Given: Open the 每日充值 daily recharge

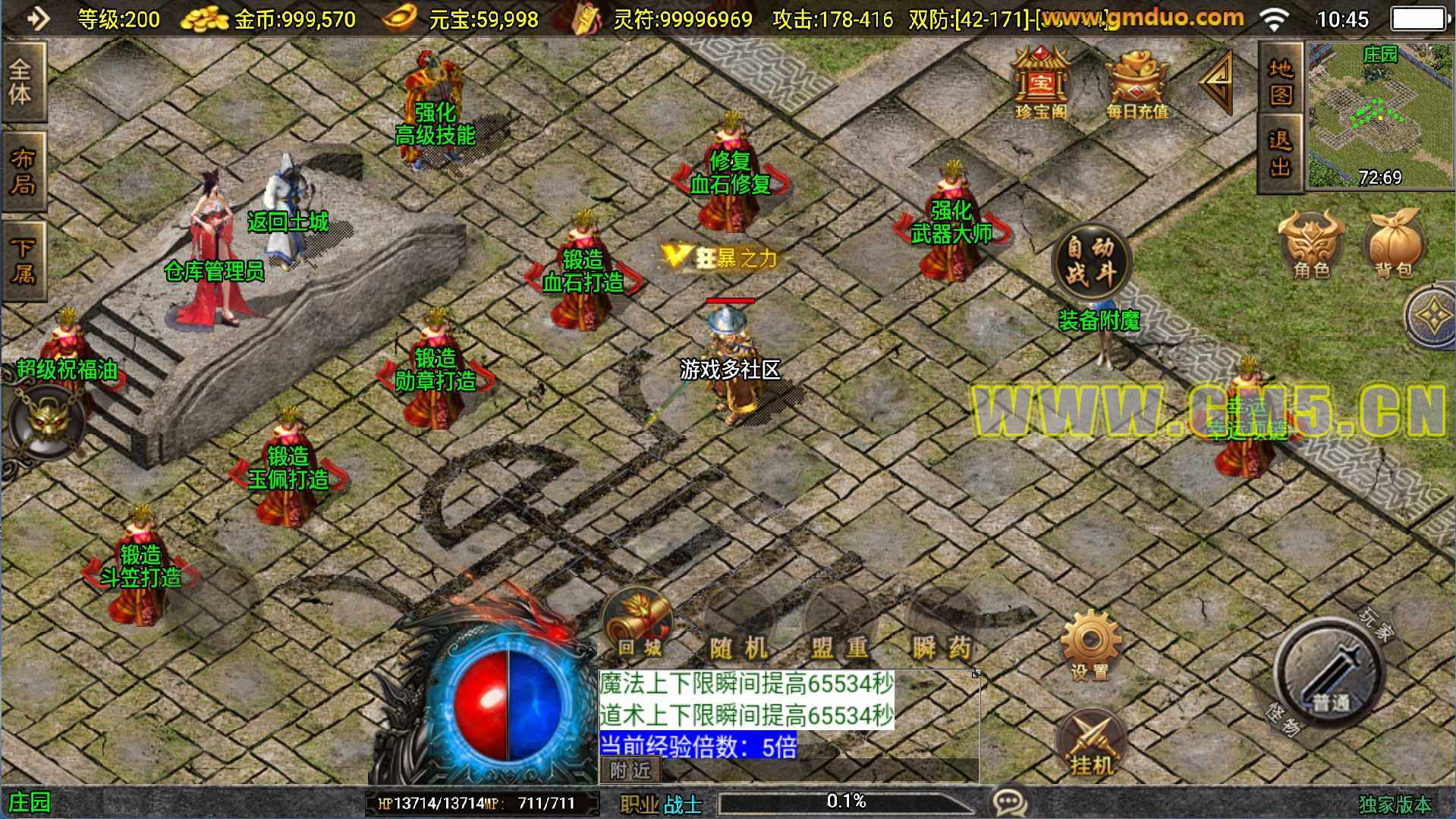Looking at the screenshot, I should coord(1136,83).
